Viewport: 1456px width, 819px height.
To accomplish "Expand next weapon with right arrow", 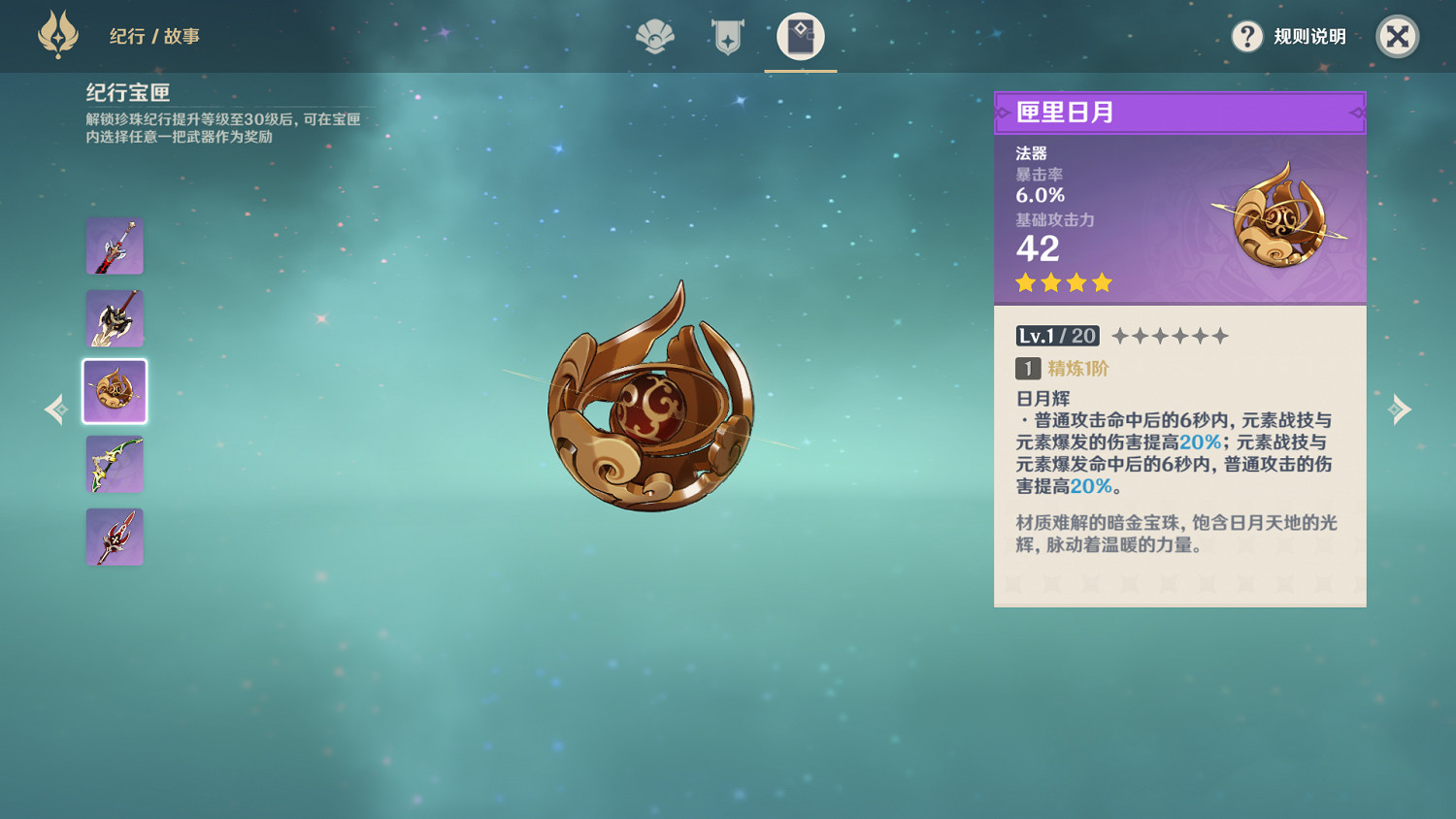I will point(1401,409).
